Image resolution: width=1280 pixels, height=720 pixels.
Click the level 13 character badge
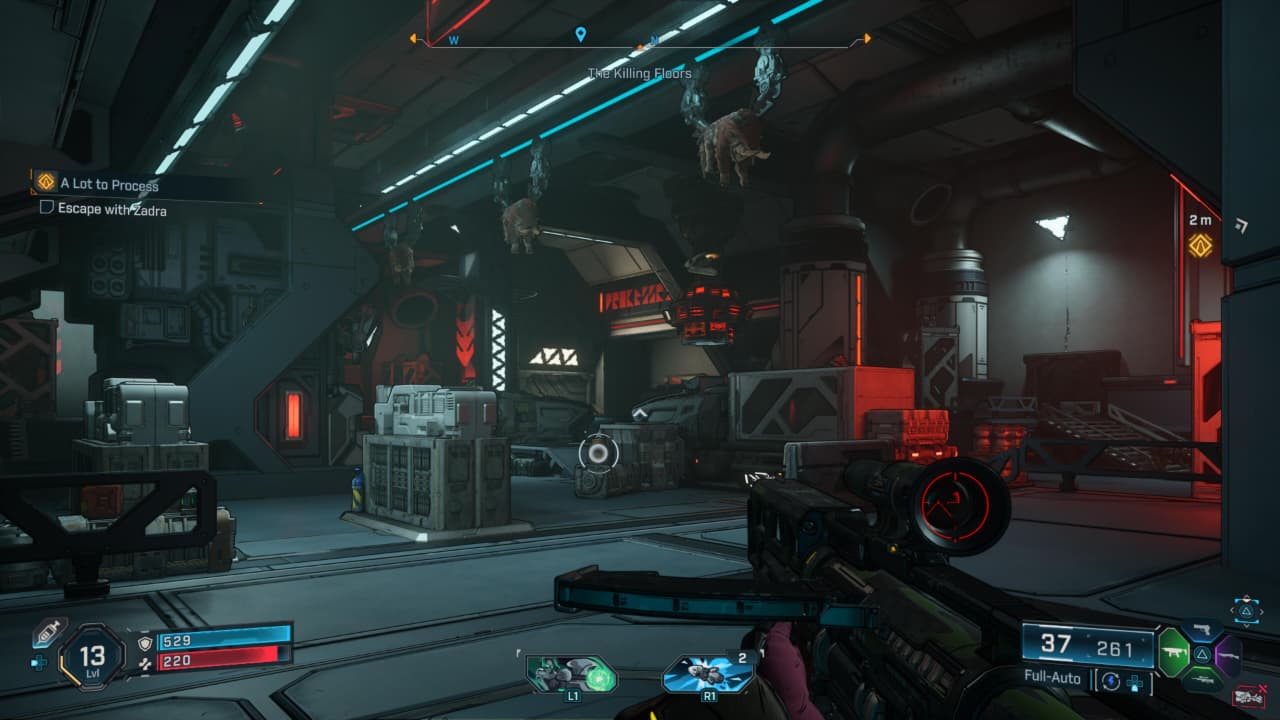point(92,658)
